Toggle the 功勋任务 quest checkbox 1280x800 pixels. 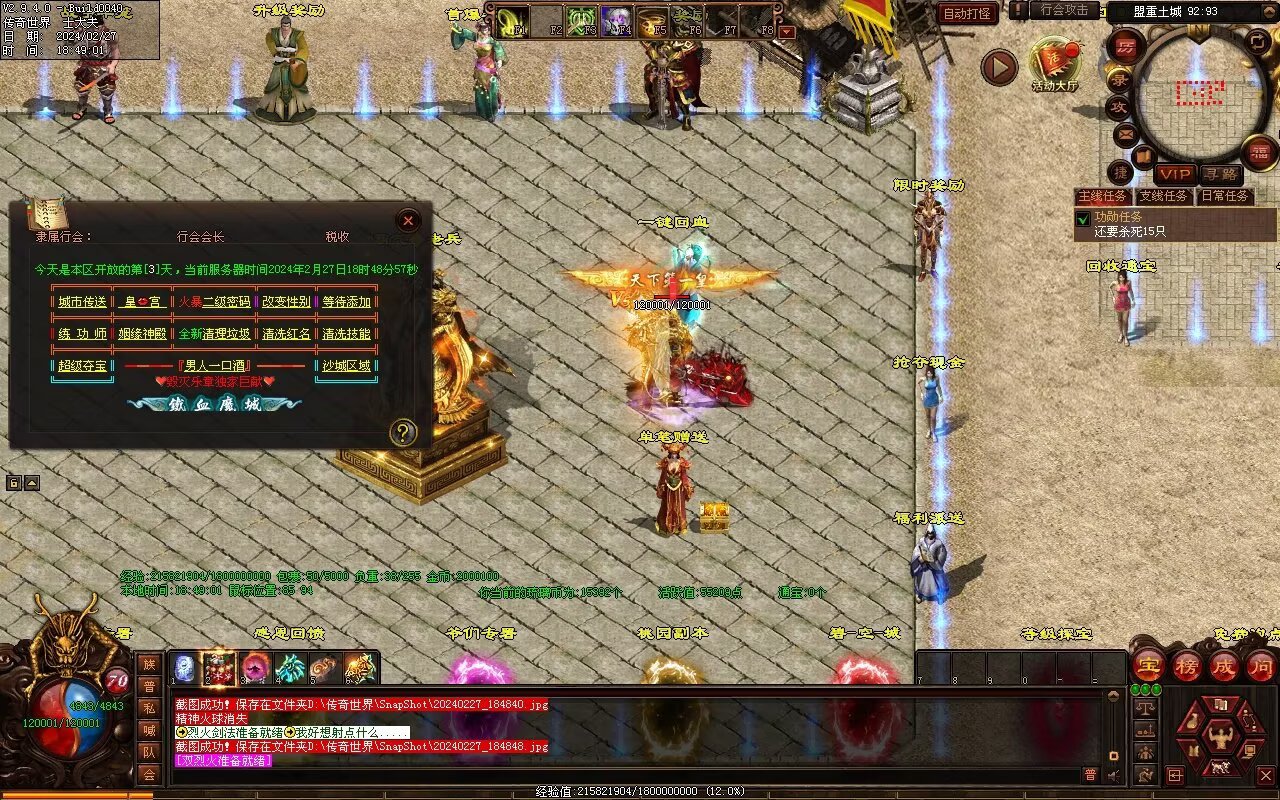coord(1083,218)
